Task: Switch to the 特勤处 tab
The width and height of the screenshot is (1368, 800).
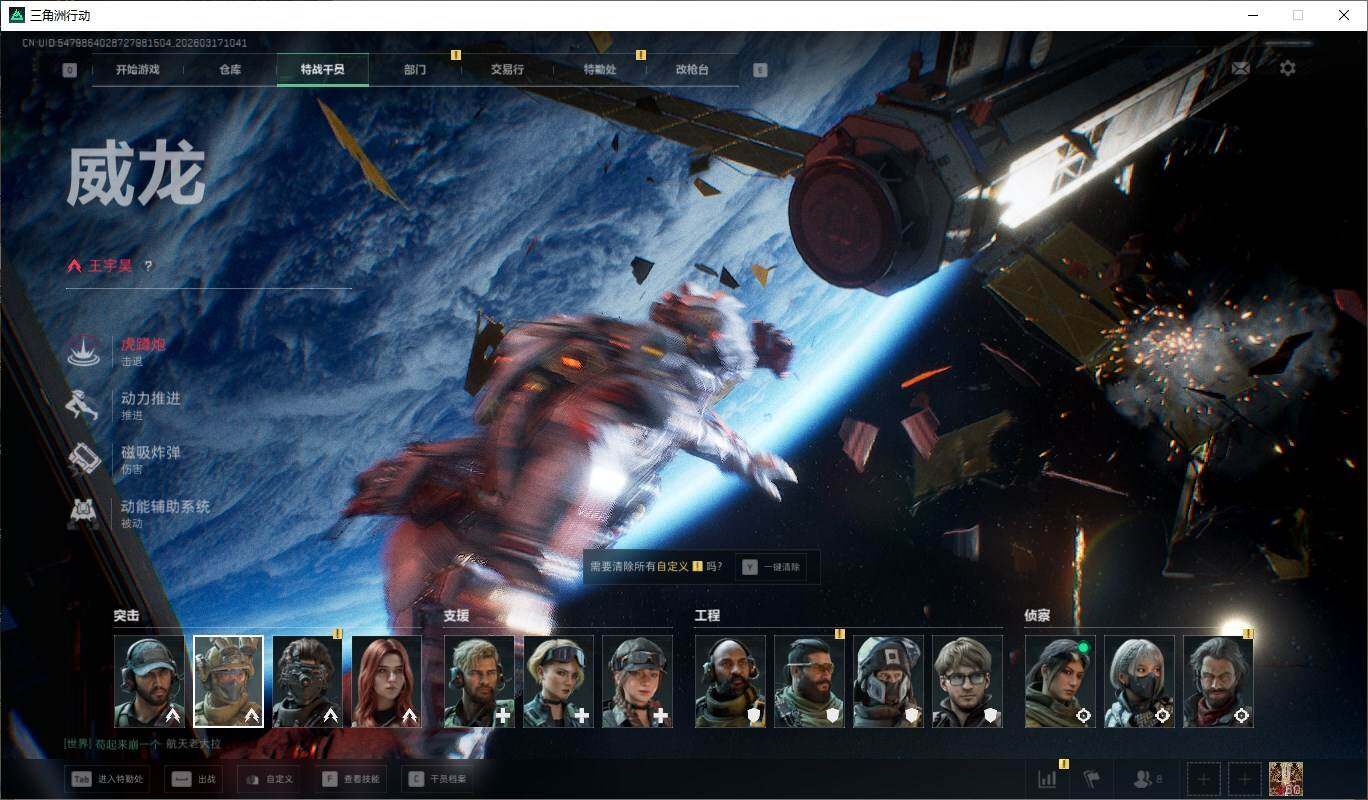Action: [600, 70]
